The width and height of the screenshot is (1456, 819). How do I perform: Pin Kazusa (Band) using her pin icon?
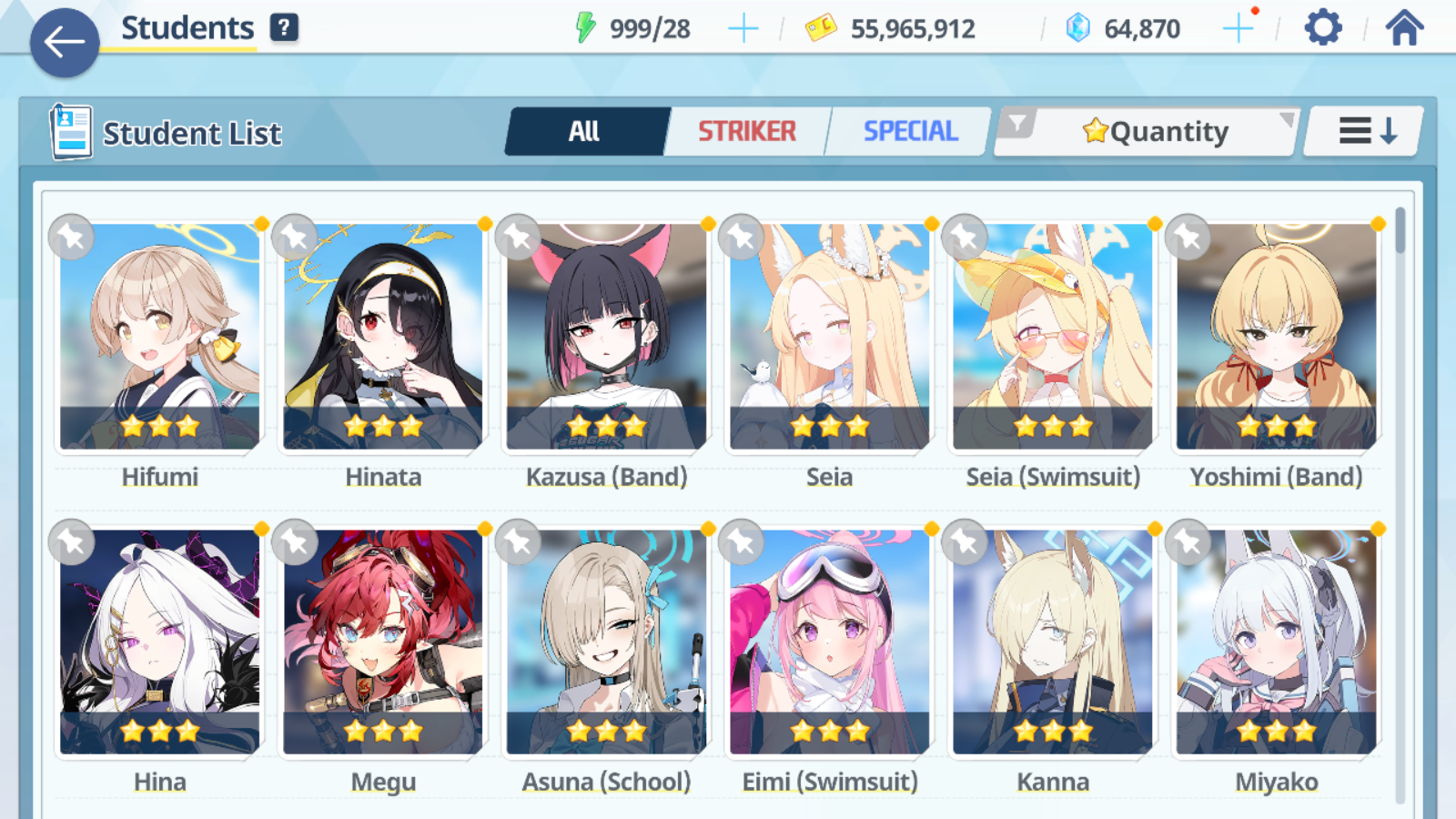click(x=517, y=237)
